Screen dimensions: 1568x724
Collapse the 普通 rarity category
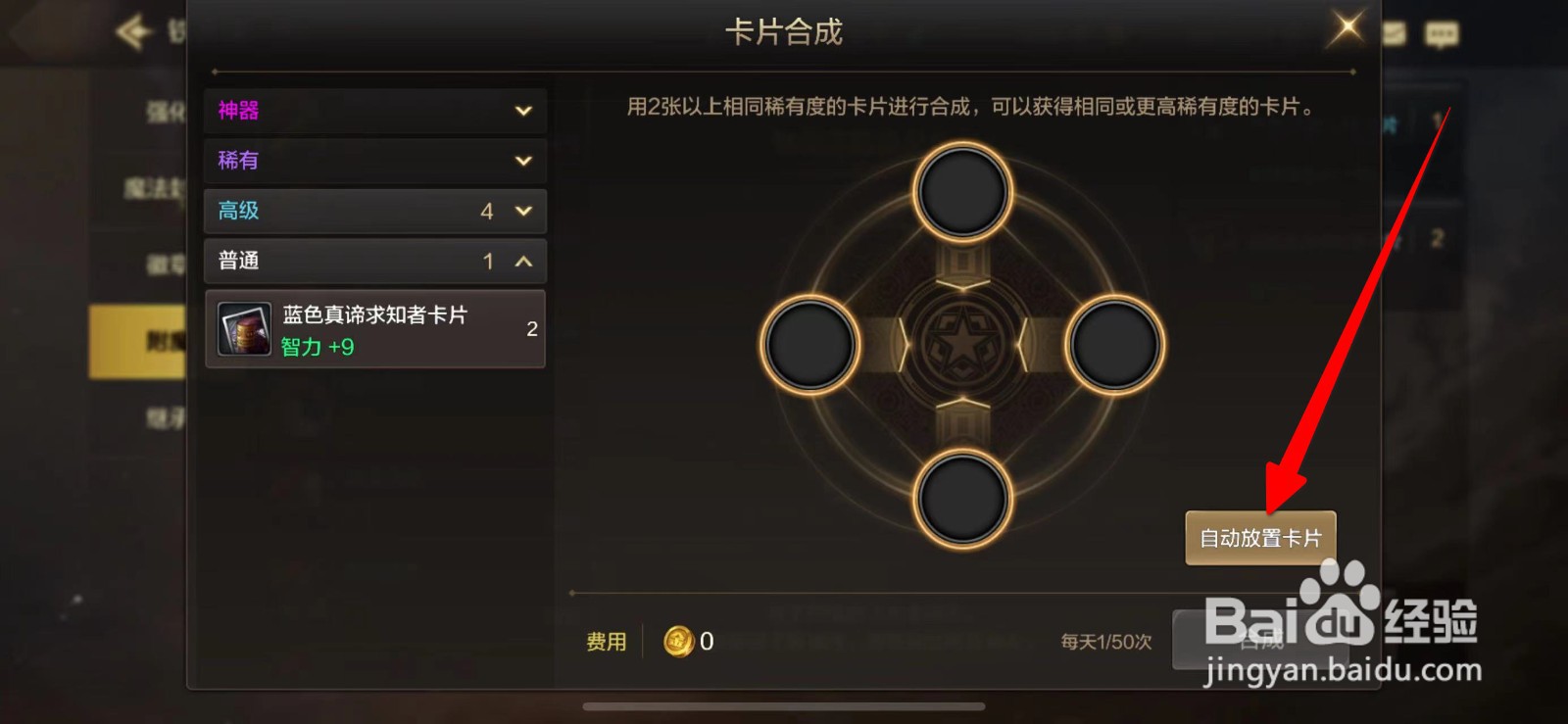tap(374, 261)
